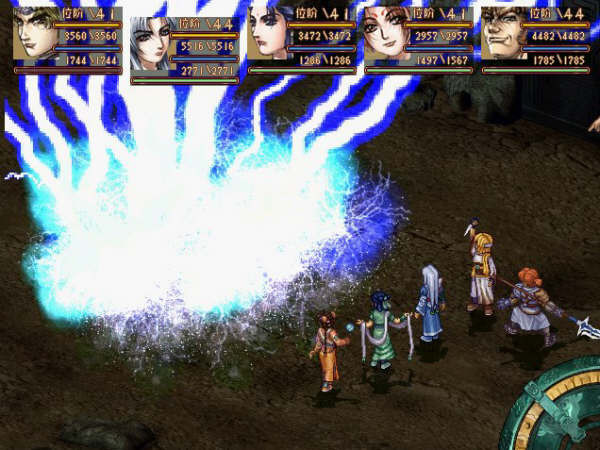Choose the dark-haired woman's portrait
The width and height of the screenshot is (600, 450).
[270, 36]
